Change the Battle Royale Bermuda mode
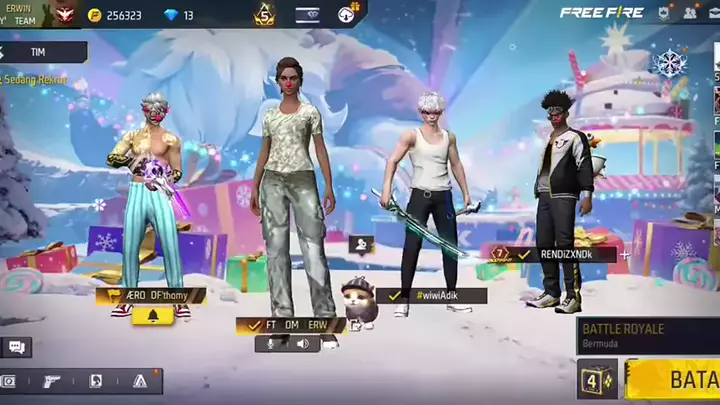Image resolution: width=720 pixels, height=405 pixels. click(x=648, y=335)
